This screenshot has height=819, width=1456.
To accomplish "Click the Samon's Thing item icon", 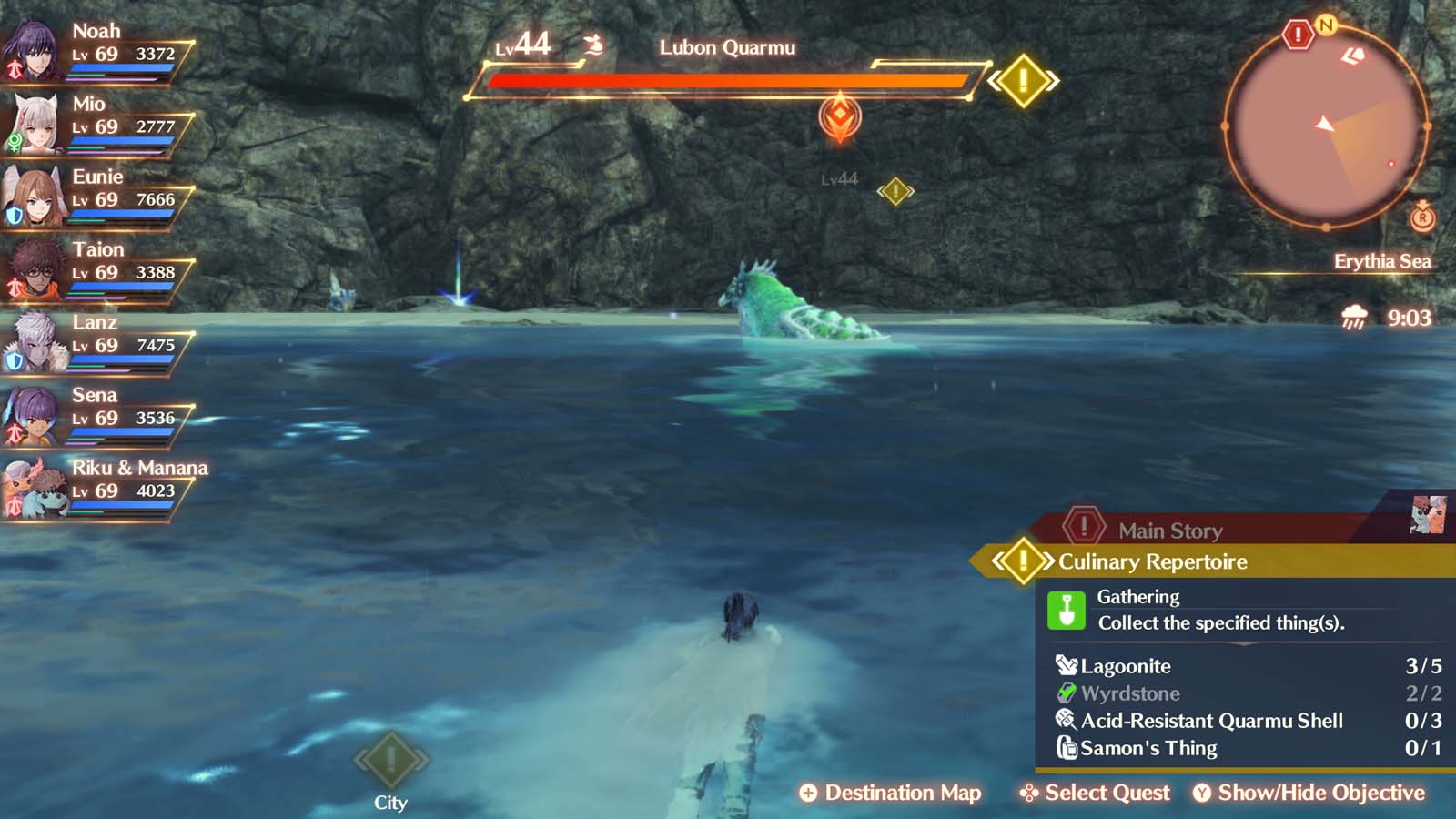I will pos(1067,748).
